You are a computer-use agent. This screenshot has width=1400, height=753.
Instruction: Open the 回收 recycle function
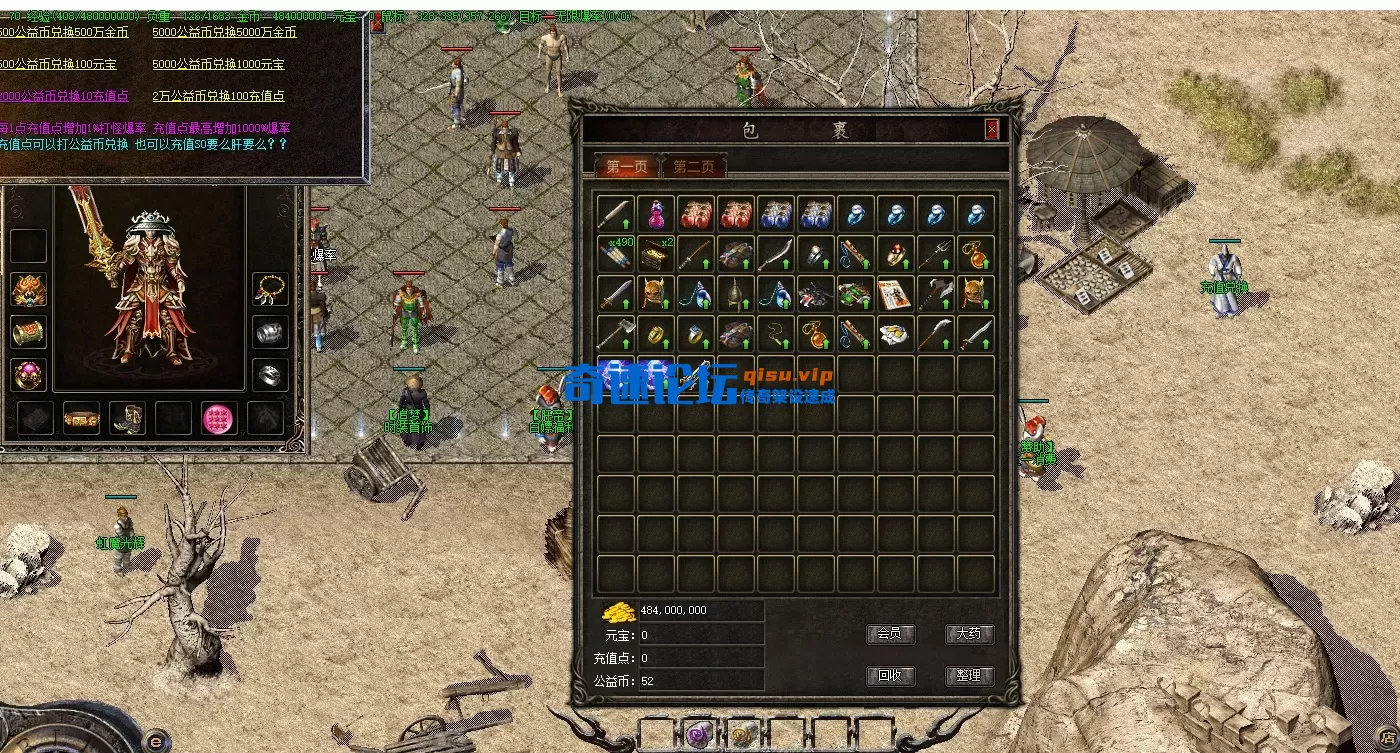click(x=889, y=675)
